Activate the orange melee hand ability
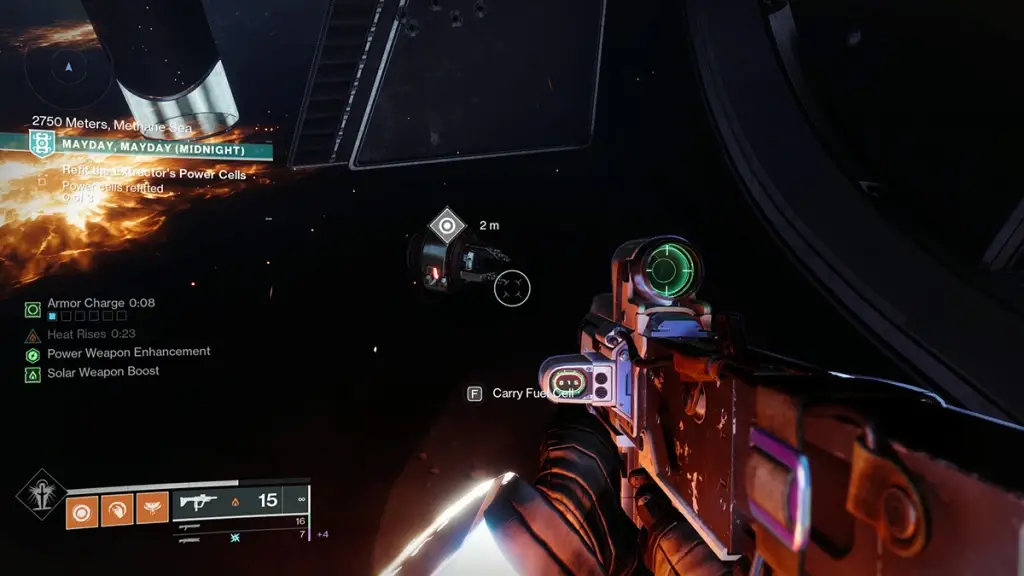 (117, 510)
